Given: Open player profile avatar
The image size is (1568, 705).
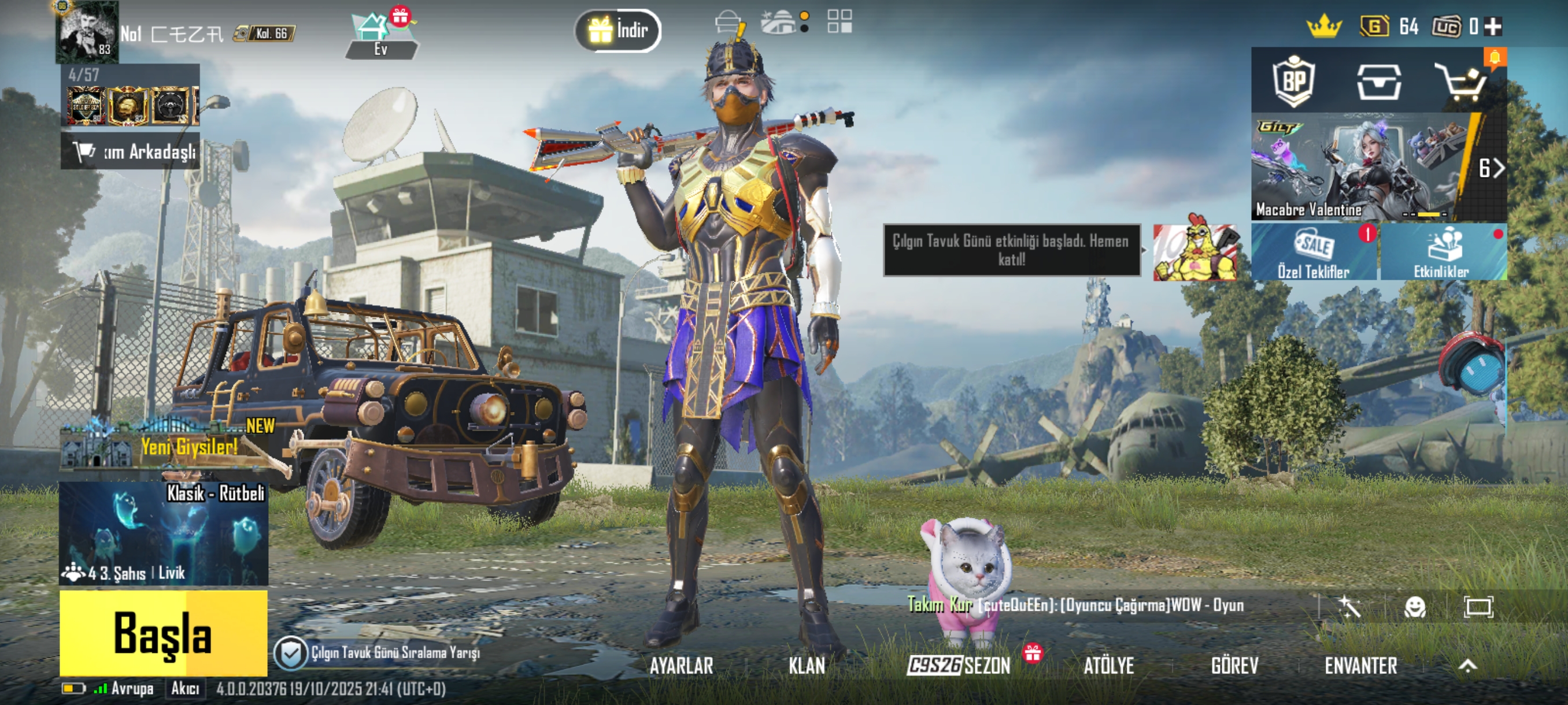Looking at the screenshot, I should click(x=87, y=32).
